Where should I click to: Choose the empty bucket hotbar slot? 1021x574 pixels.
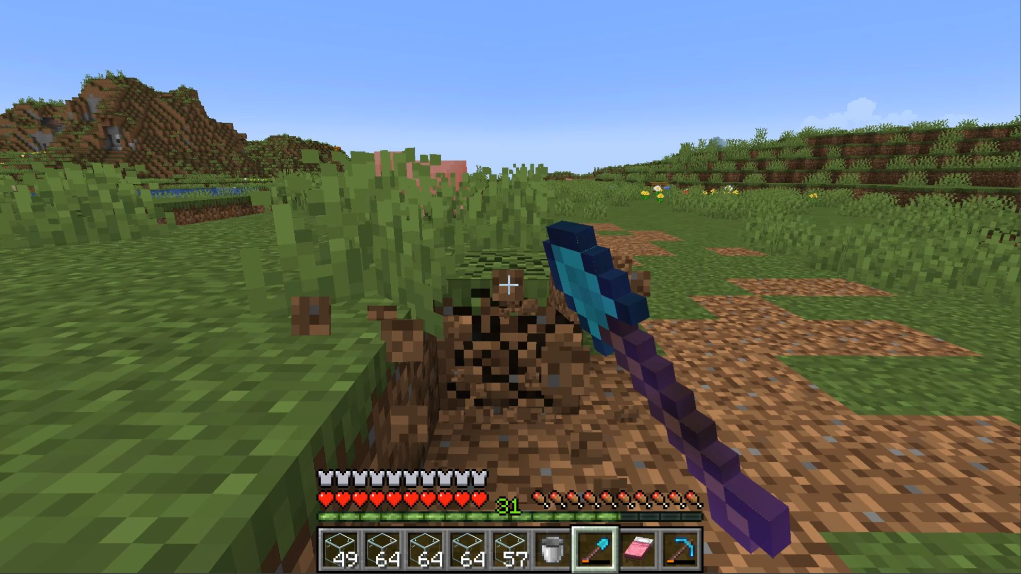click(x=552, y=549)
